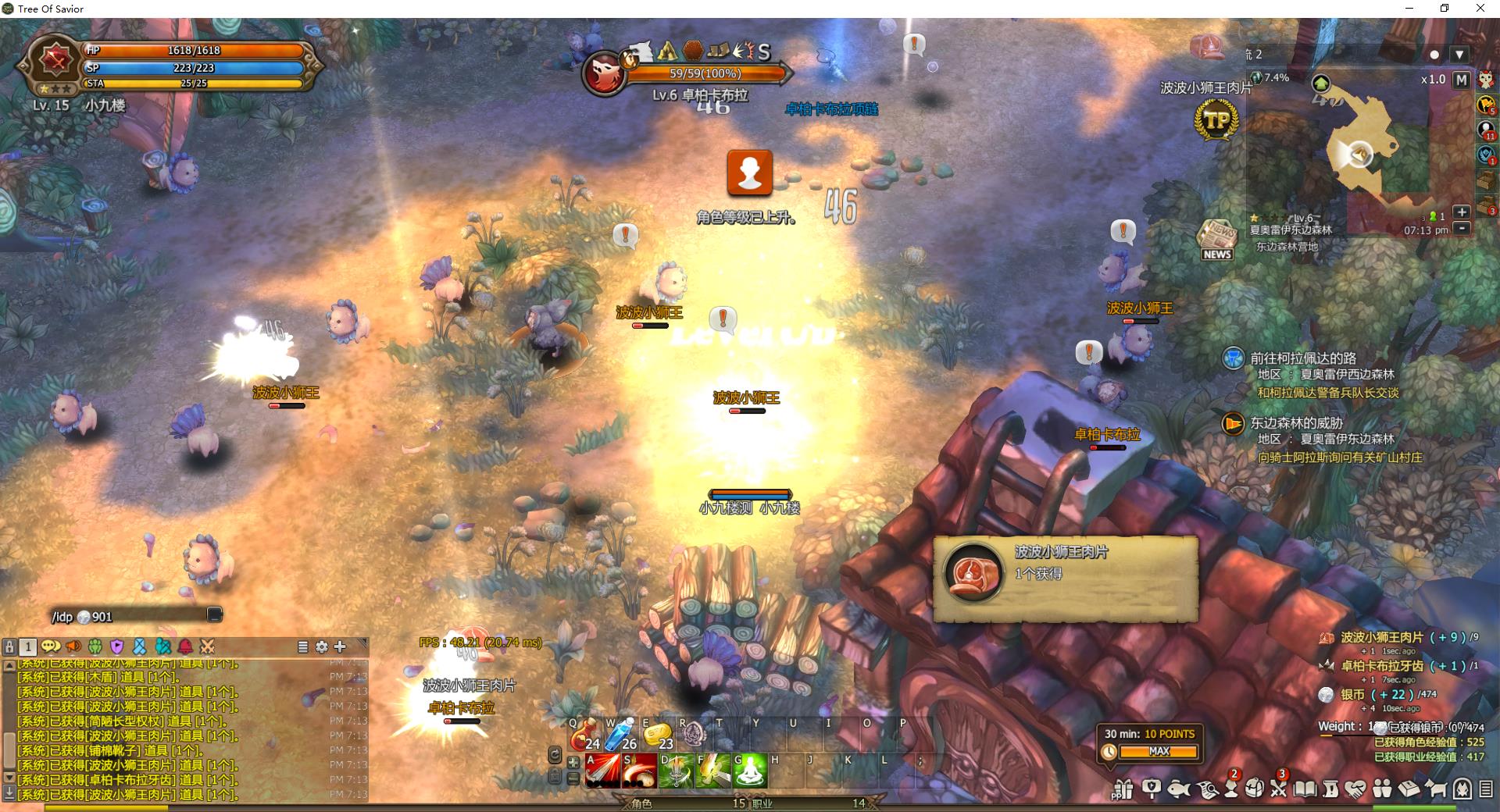Select the quest tracker entry 东边森林的威胁
The height and width of the screenshot is (812, 1500).
click(x=1296, y=423)
